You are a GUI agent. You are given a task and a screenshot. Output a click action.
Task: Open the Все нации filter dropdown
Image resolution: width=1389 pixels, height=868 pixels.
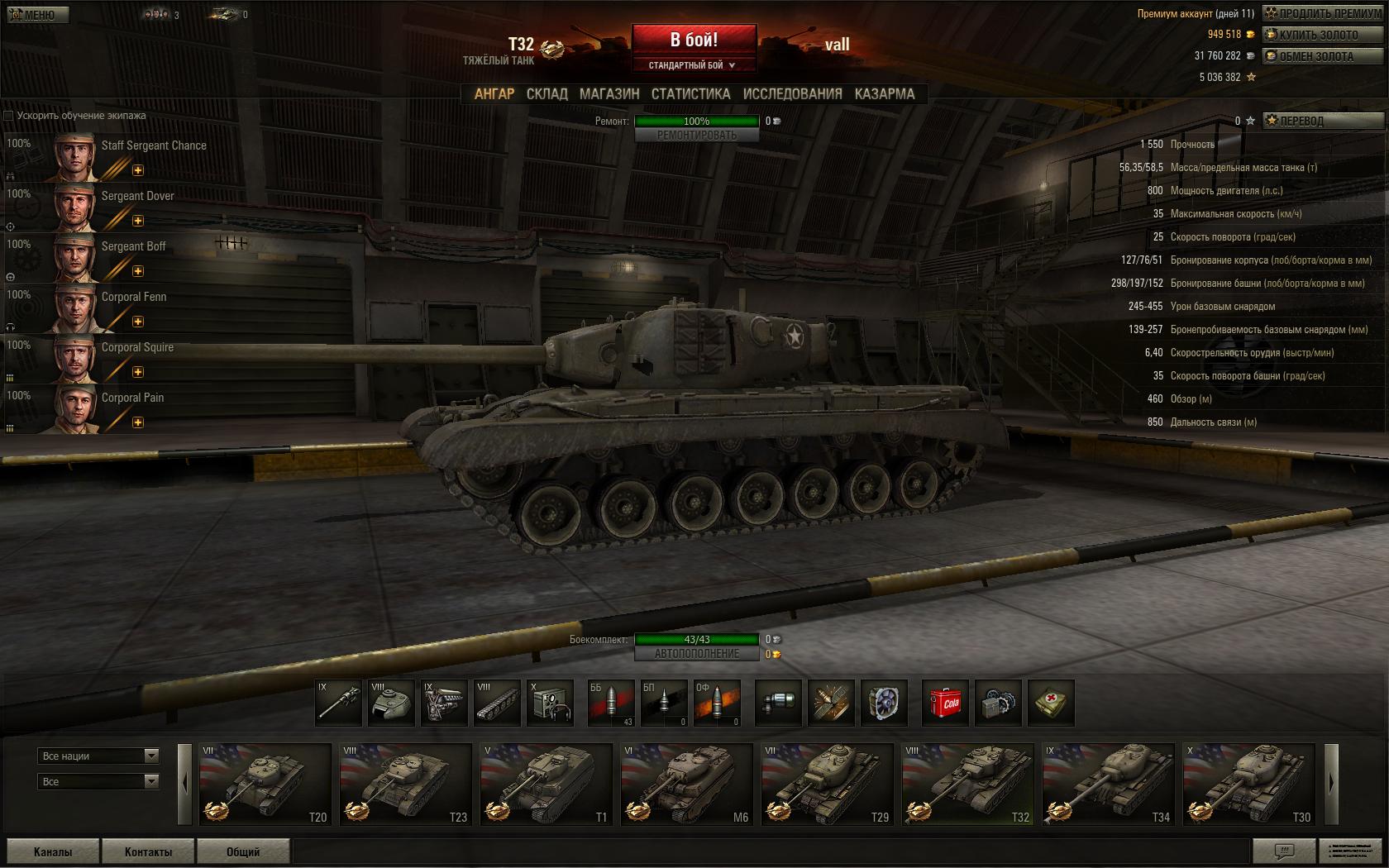click(x=98, y=756)
